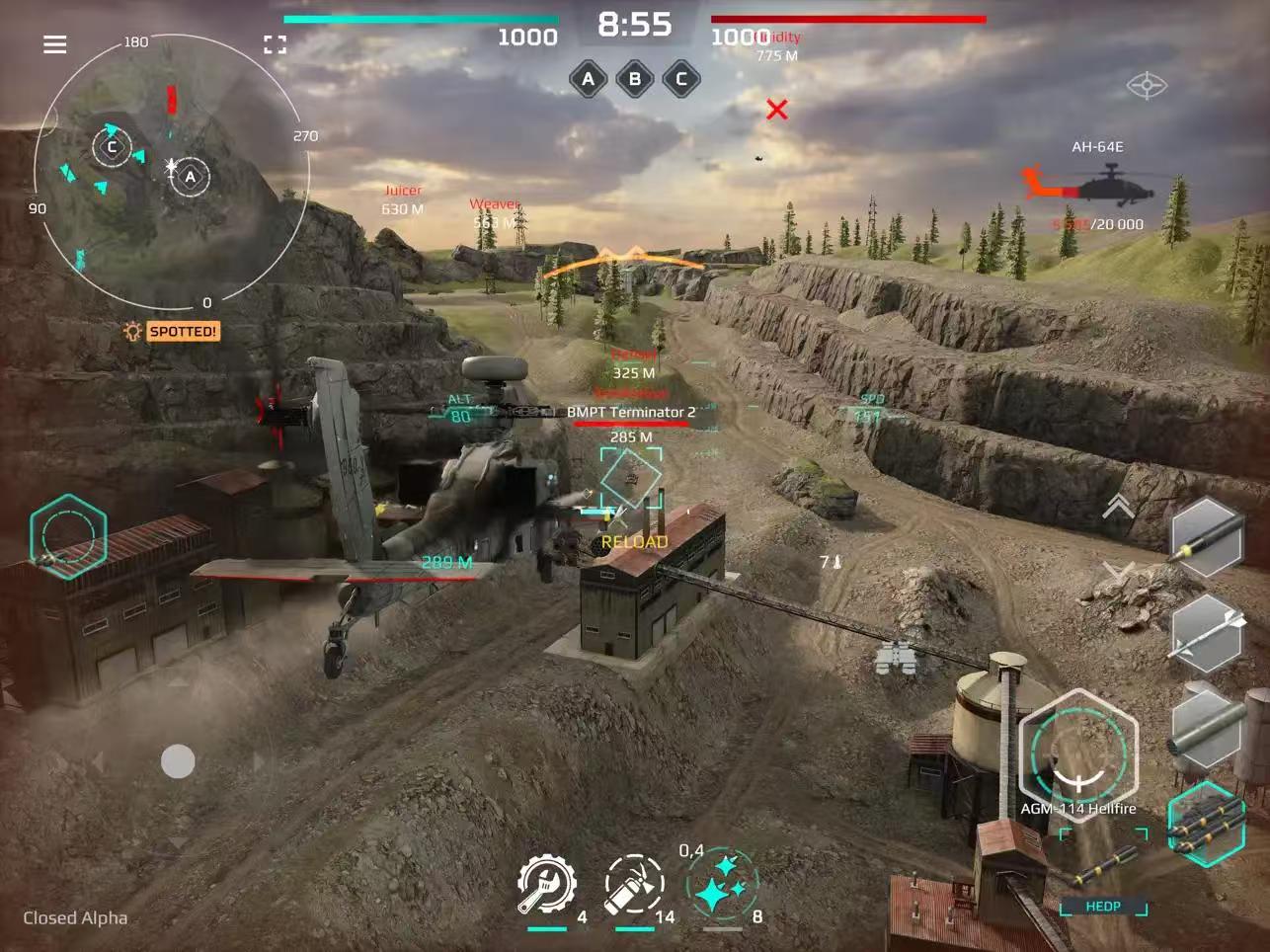Select capture point A indicator
1270x952 pixels.
point(589,79)
